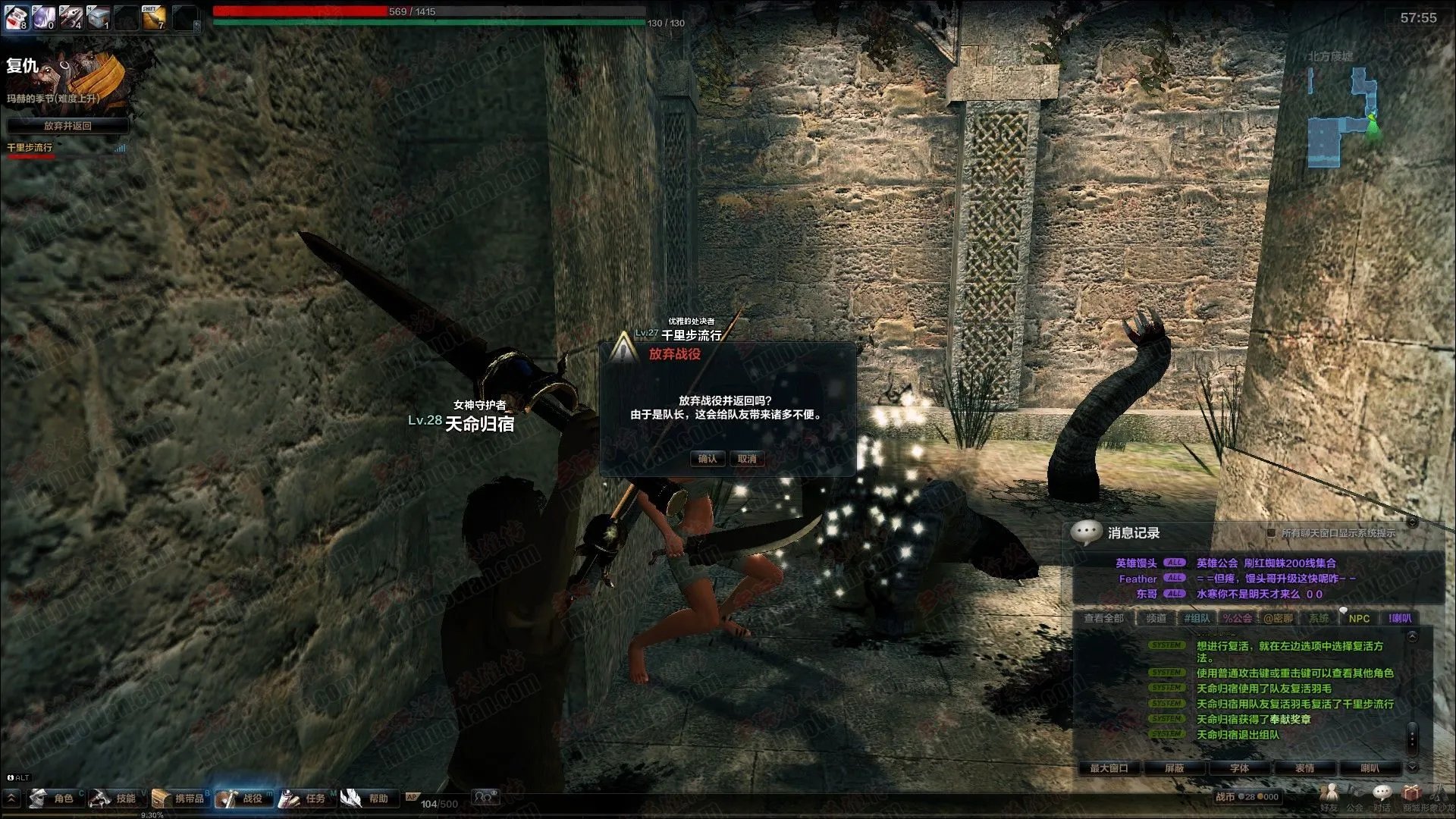The height and width of the screenshot is (819, 1456).
Task: Click the 放弃并返回 button under the quest title
Action: 67,126
